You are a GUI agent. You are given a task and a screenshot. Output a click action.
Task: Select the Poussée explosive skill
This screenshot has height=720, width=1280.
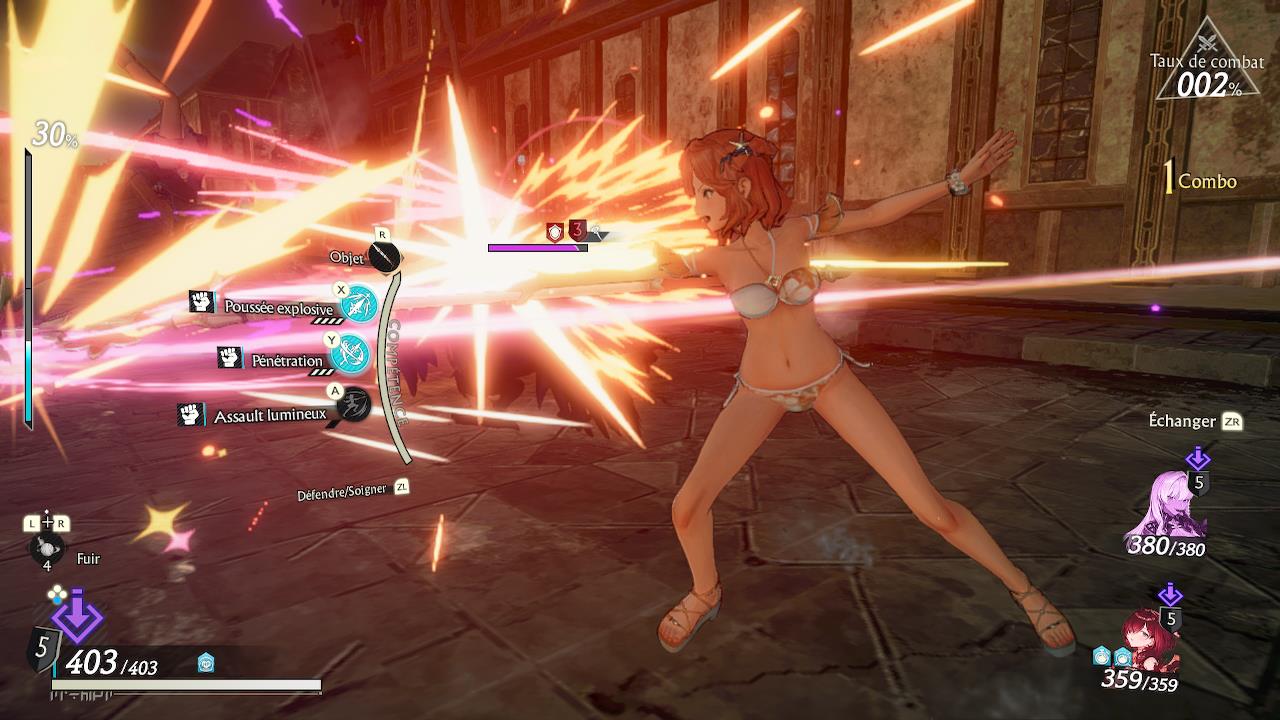[357, 304]
